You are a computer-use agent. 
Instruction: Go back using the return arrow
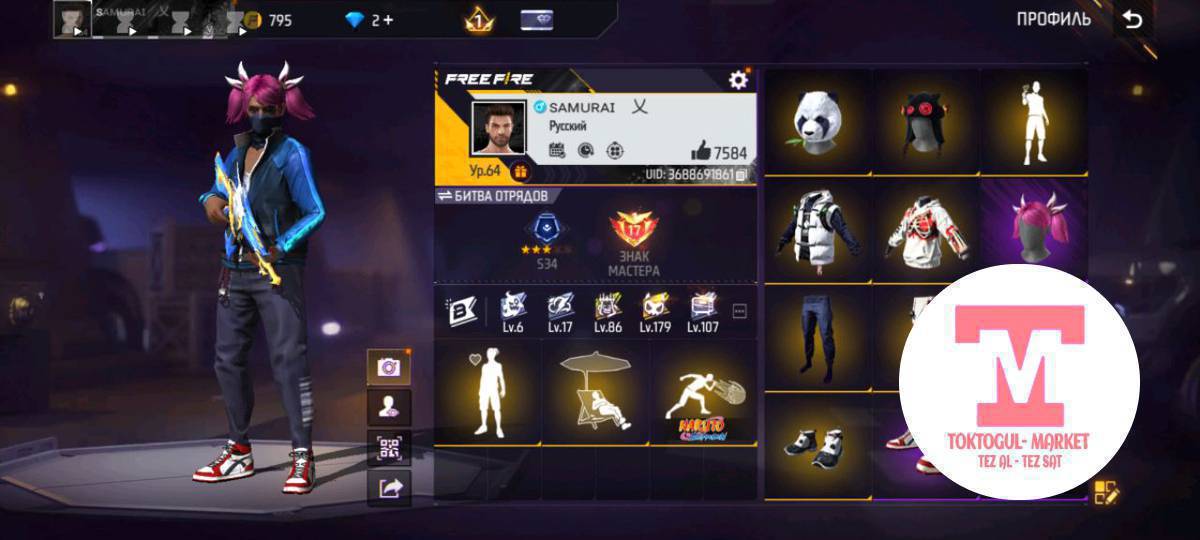click(x=1132, y=20)
